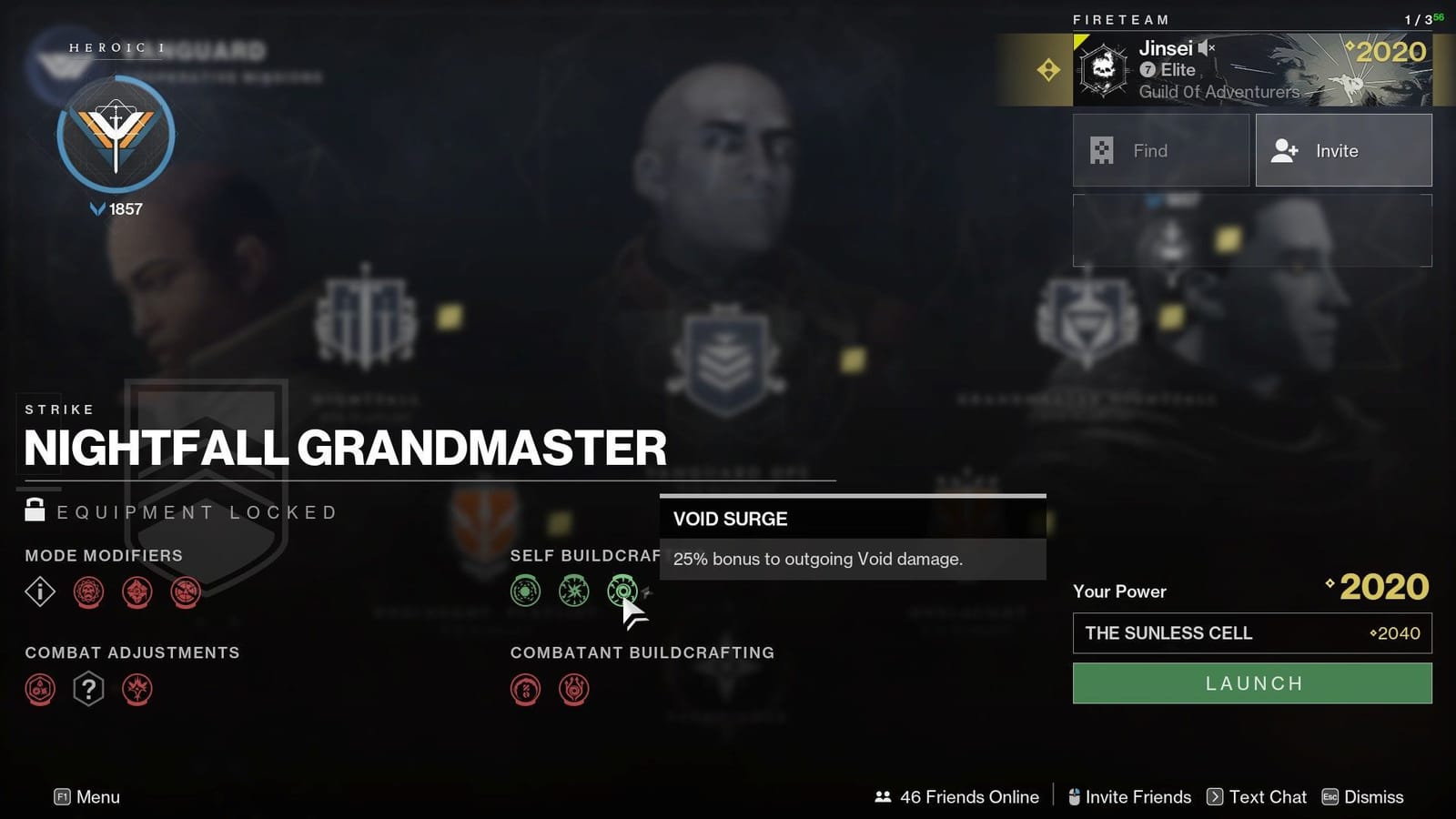
Task: Open the first Combat Adjustments modifier icon
Action: 40,689
